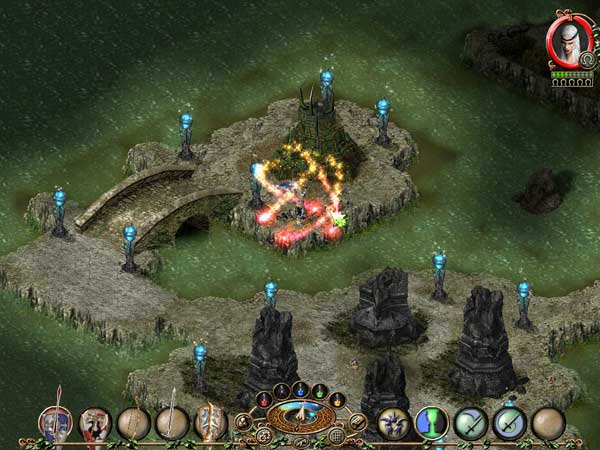Activate the blue silhouette combat art
The image size is (600, 450).
pyautogui.click(x=431, y=423)
